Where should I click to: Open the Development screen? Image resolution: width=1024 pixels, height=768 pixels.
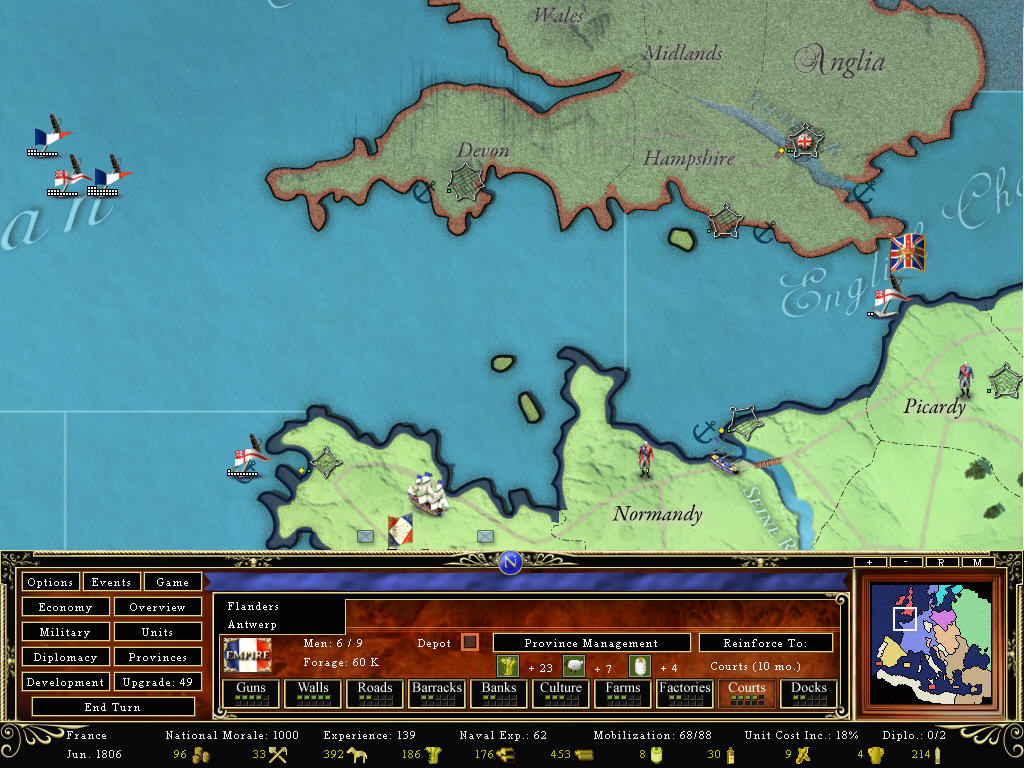(65, 682)
